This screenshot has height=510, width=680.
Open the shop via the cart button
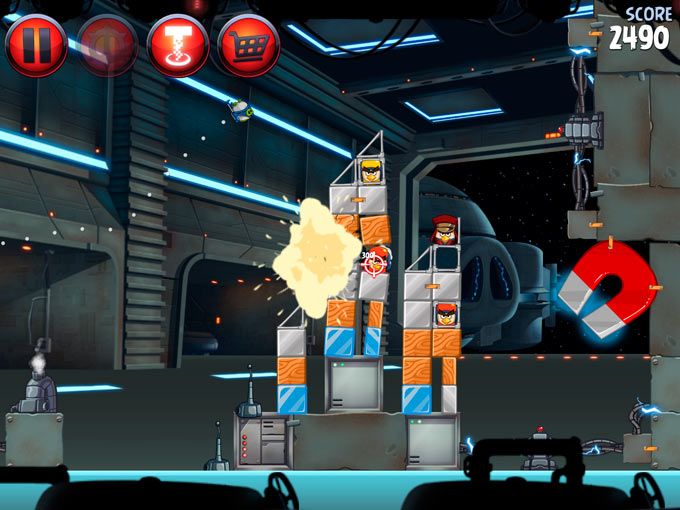tap(248, 45)
